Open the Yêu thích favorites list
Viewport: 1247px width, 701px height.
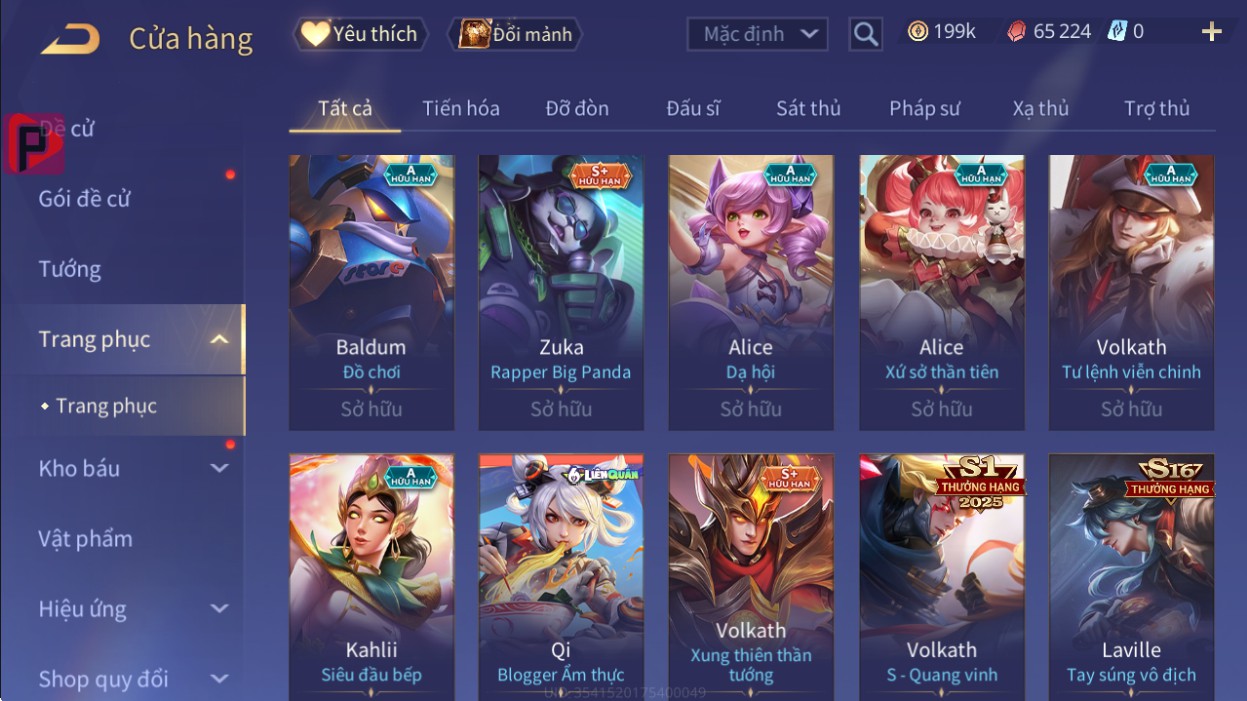point(360,34)
